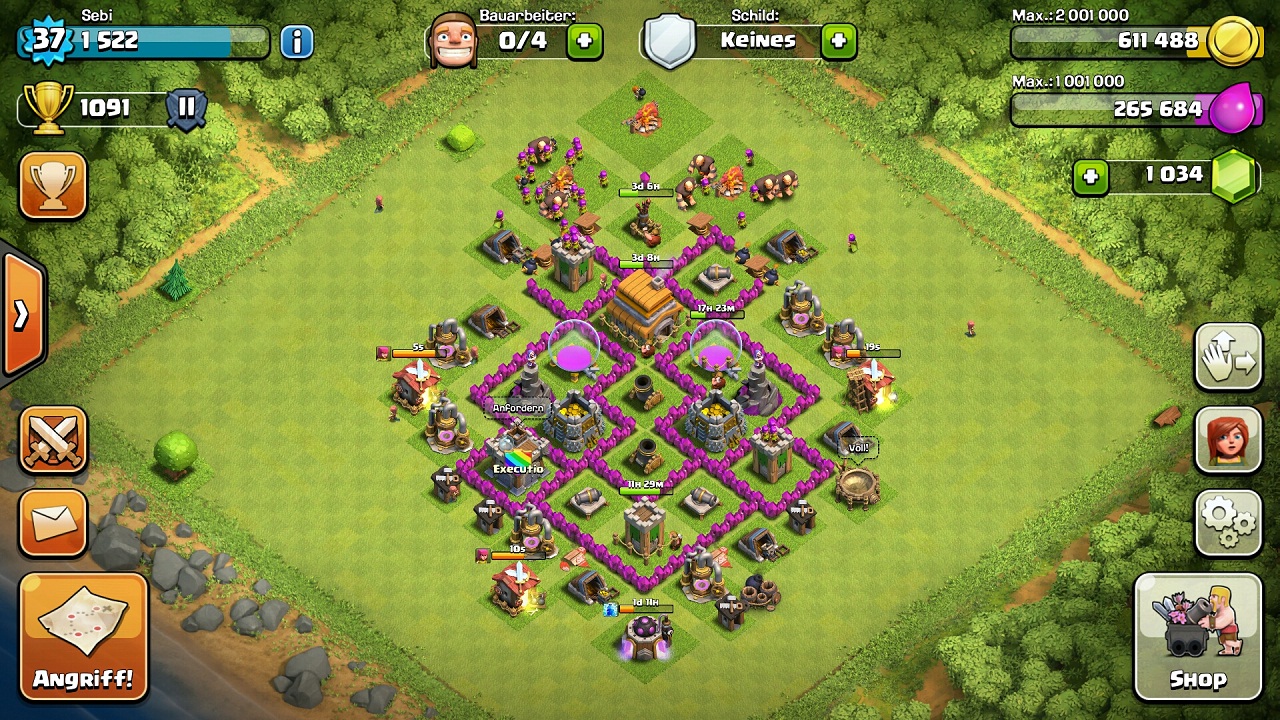This screenshot has width=1280, height=720.
Task: Tap the level 37 experience star
Action: point(47,41)
